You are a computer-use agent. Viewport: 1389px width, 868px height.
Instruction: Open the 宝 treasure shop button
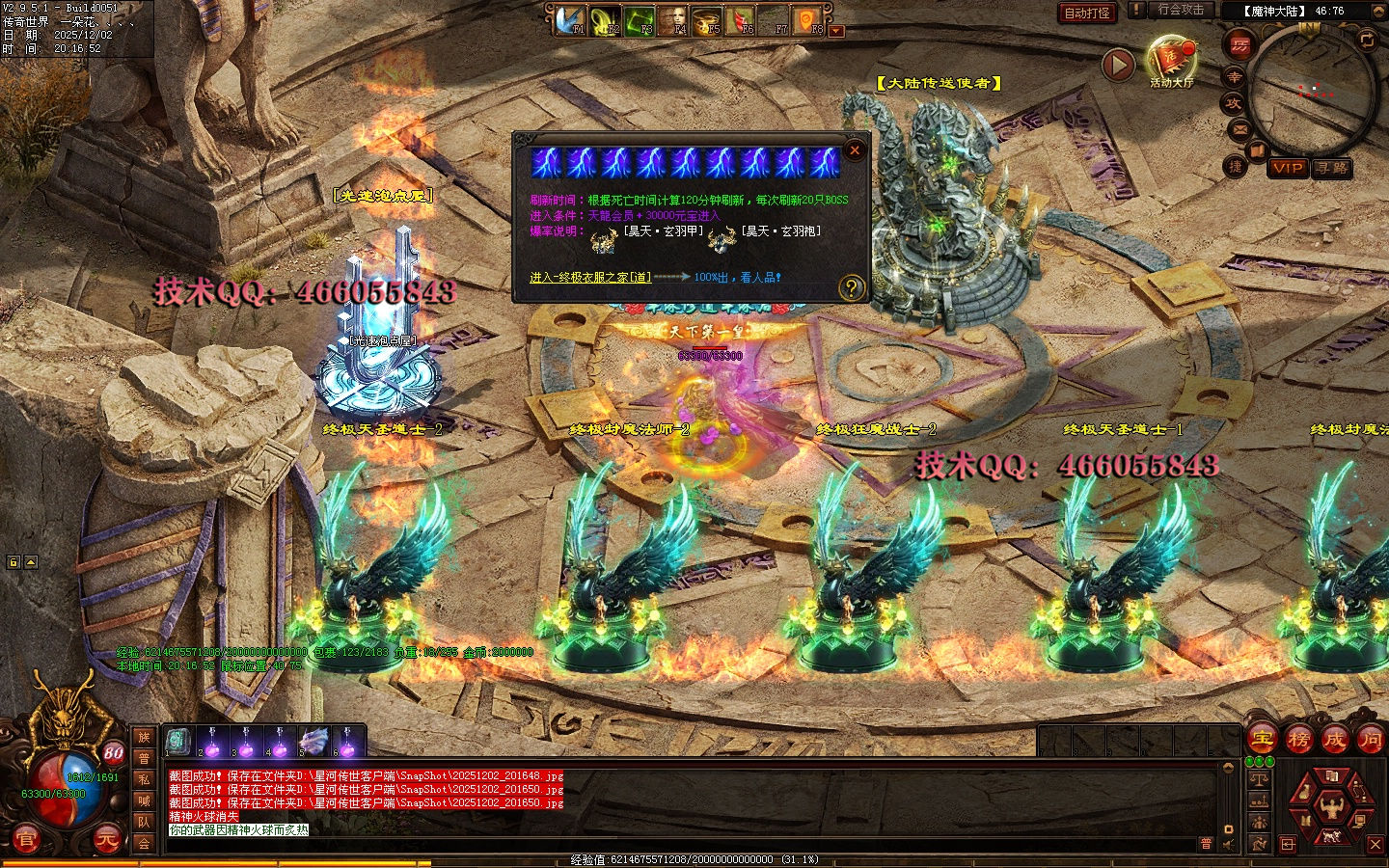click(1263, 740)
